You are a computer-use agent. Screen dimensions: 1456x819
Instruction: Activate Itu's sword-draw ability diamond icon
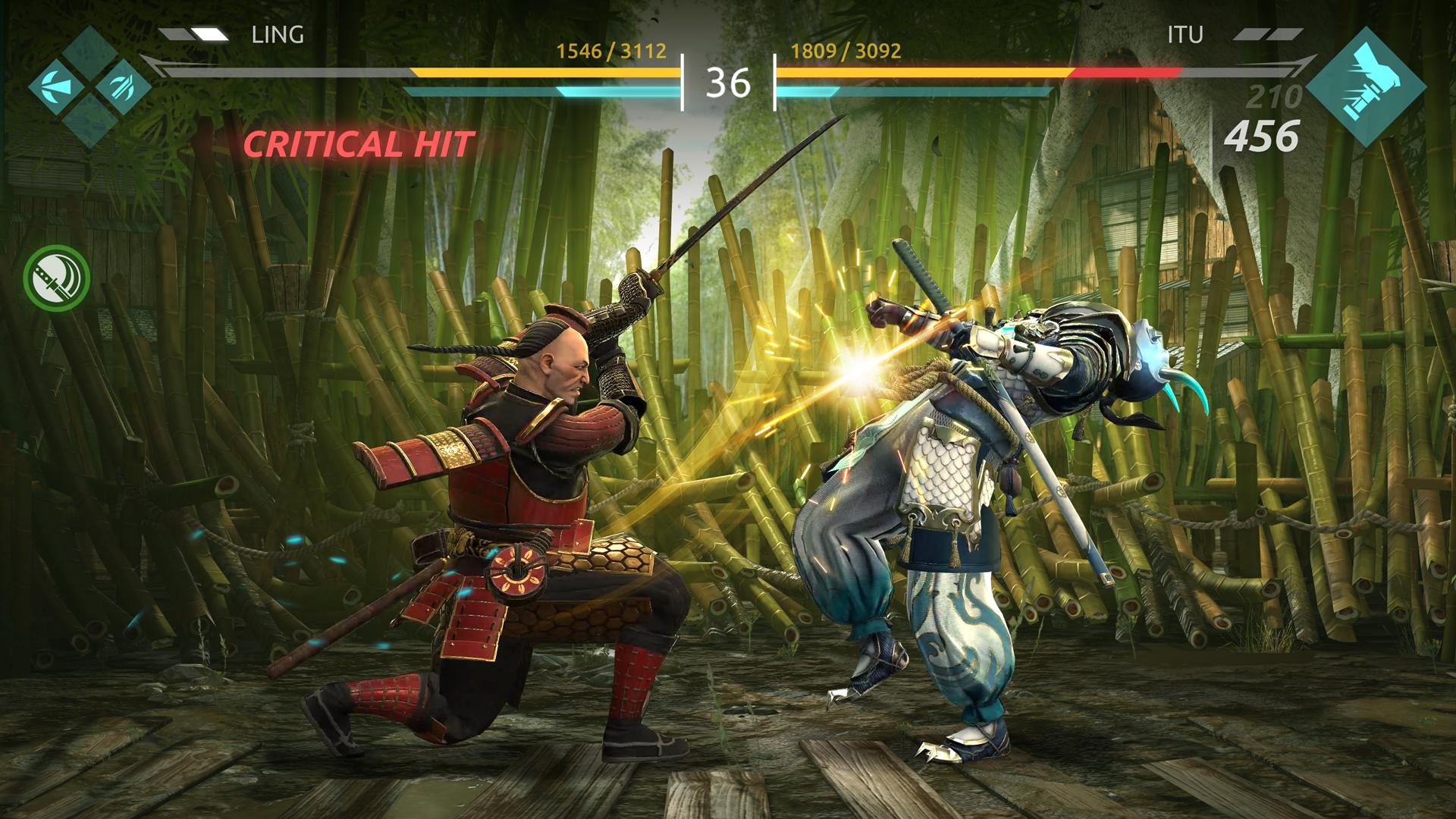tap(1365, 87)
